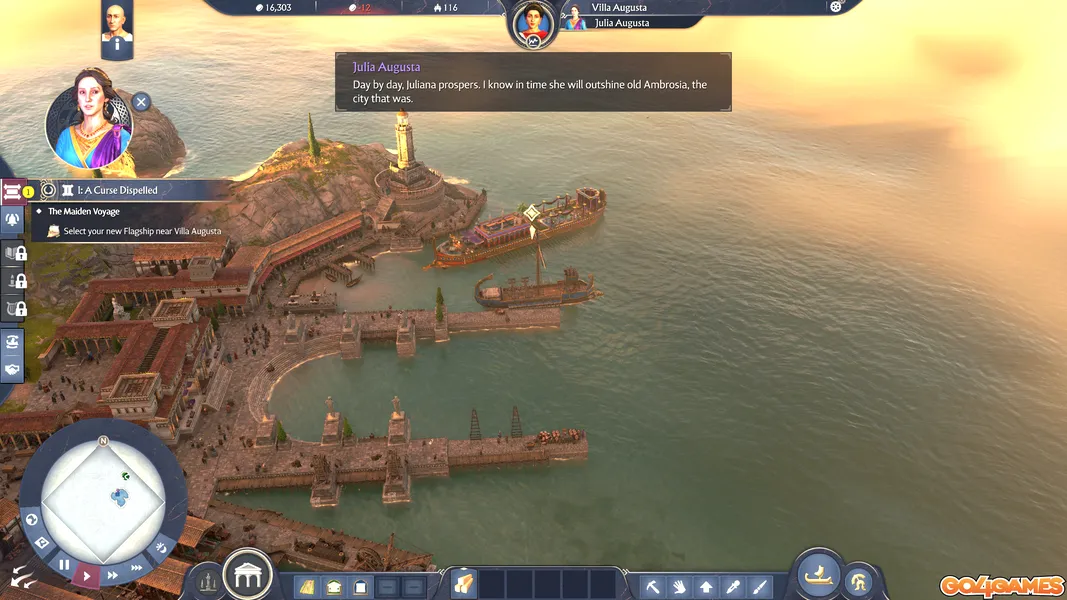The height and width of the screenshot is (600, 1067).
Task: Select the wooden planks slot
Action: (464, 584)
